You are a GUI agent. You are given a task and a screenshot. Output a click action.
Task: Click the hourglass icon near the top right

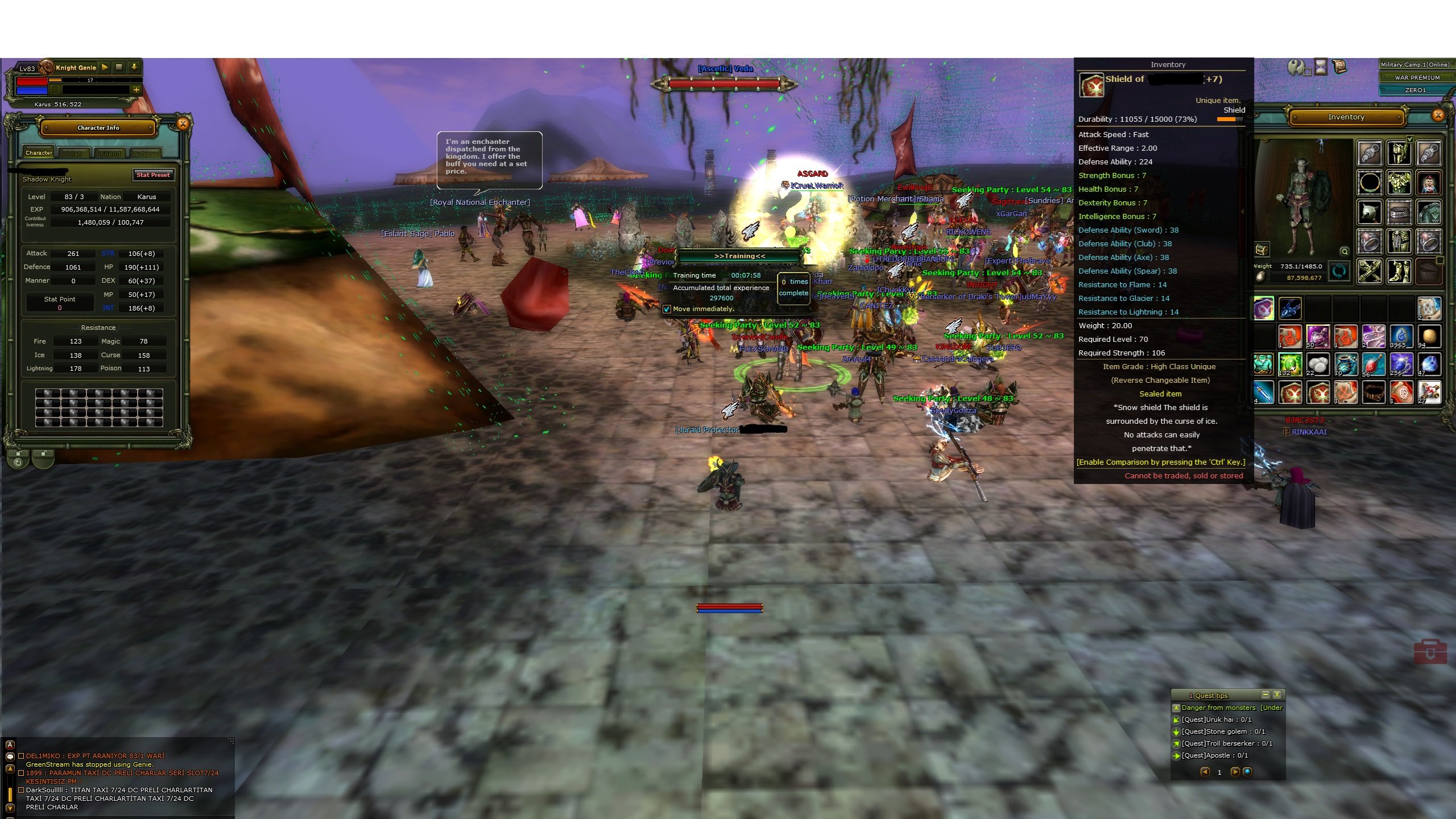[x=1321, y=67]
